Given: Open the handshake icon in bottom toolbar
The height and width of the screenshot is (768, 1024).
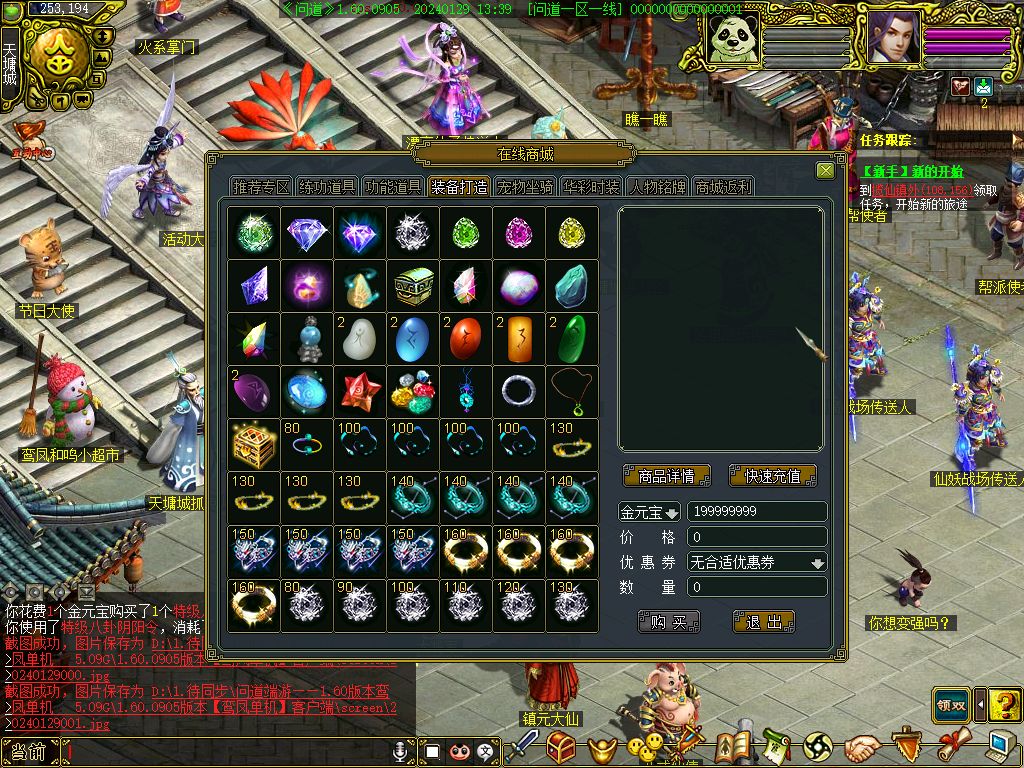Looking at the screenshot, I should 862,747.
